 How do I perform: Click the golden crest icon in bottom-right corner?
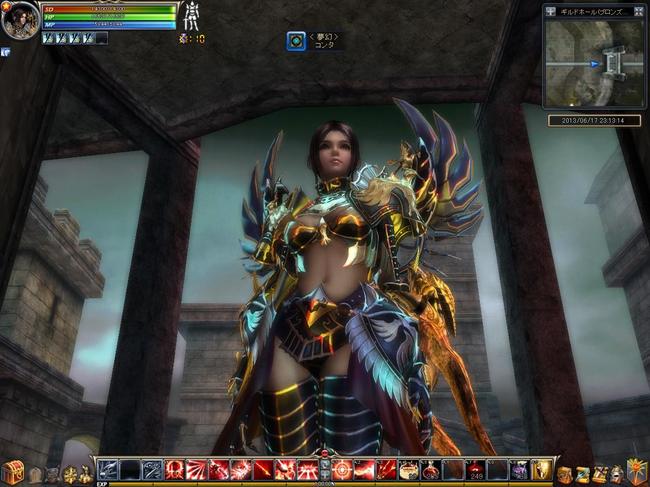(x=637, y=470)
